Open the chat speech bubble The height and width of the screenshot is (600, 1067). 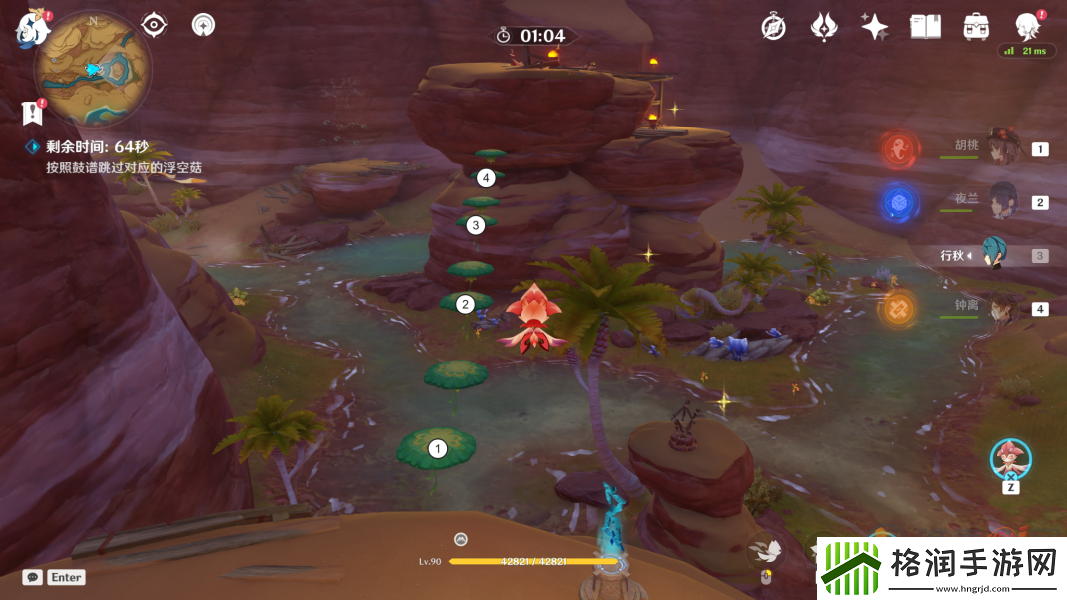tap(33, 577)
